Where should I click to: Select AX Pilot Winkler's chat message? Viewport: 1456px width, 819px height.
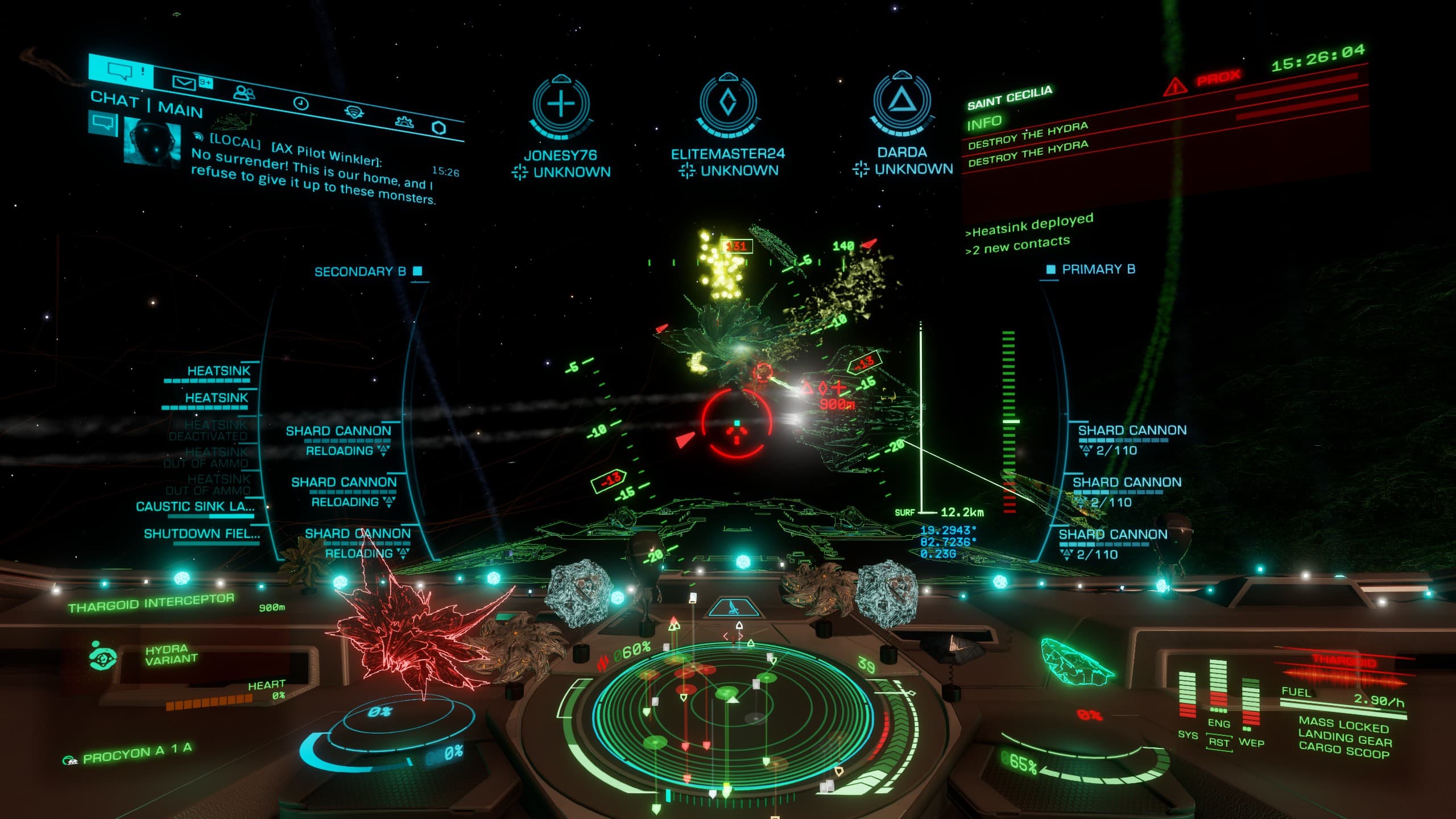(313, 169)
